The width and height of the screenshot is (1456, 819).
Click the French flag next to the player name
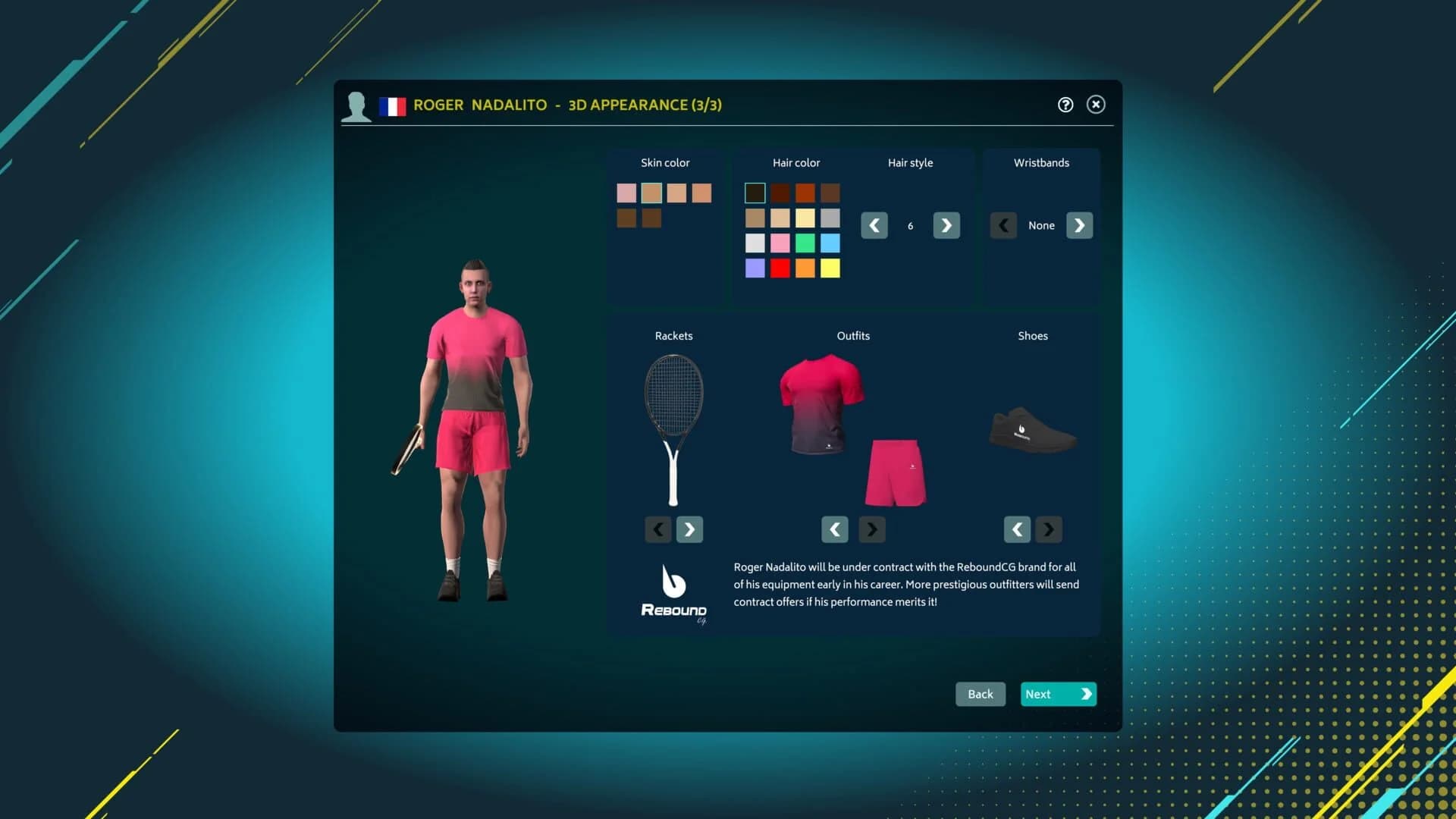tap(393, 105)
